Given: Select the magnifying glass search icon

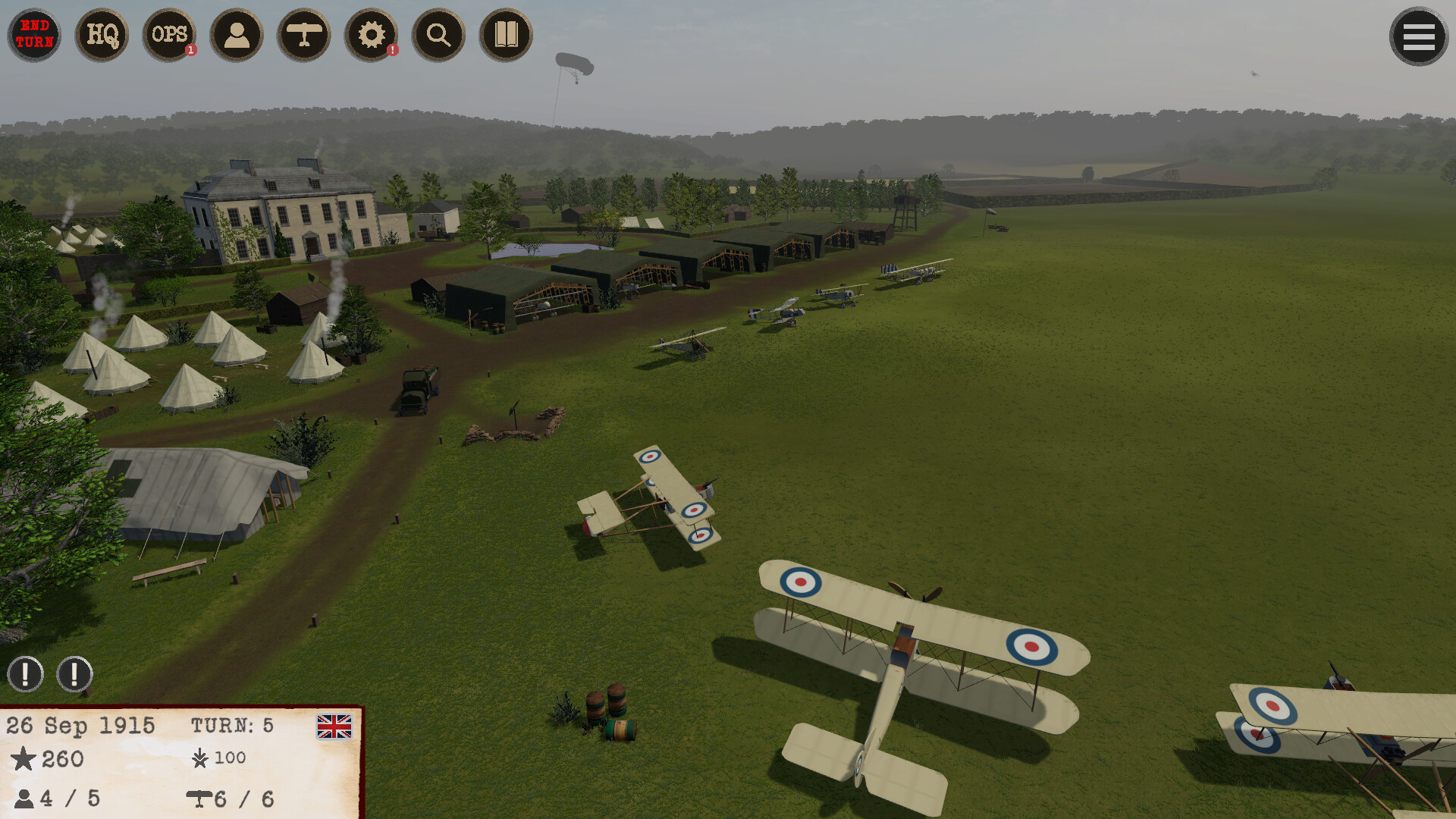Looking at the screenshot, I should tap(438, 35).
